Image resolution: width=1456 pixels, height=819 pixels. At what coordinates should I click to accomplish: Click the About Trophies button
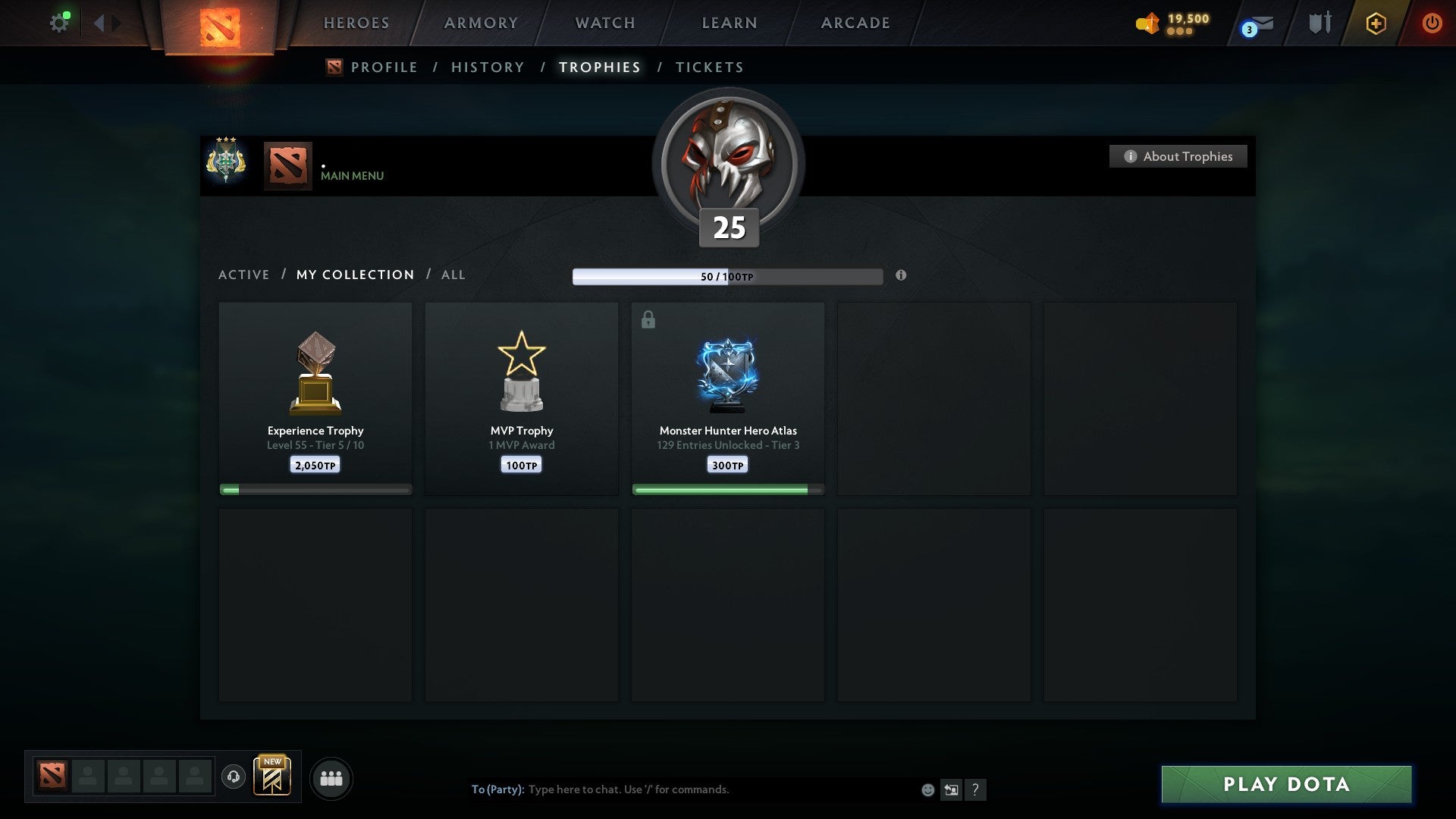(x=1178, y=156)
